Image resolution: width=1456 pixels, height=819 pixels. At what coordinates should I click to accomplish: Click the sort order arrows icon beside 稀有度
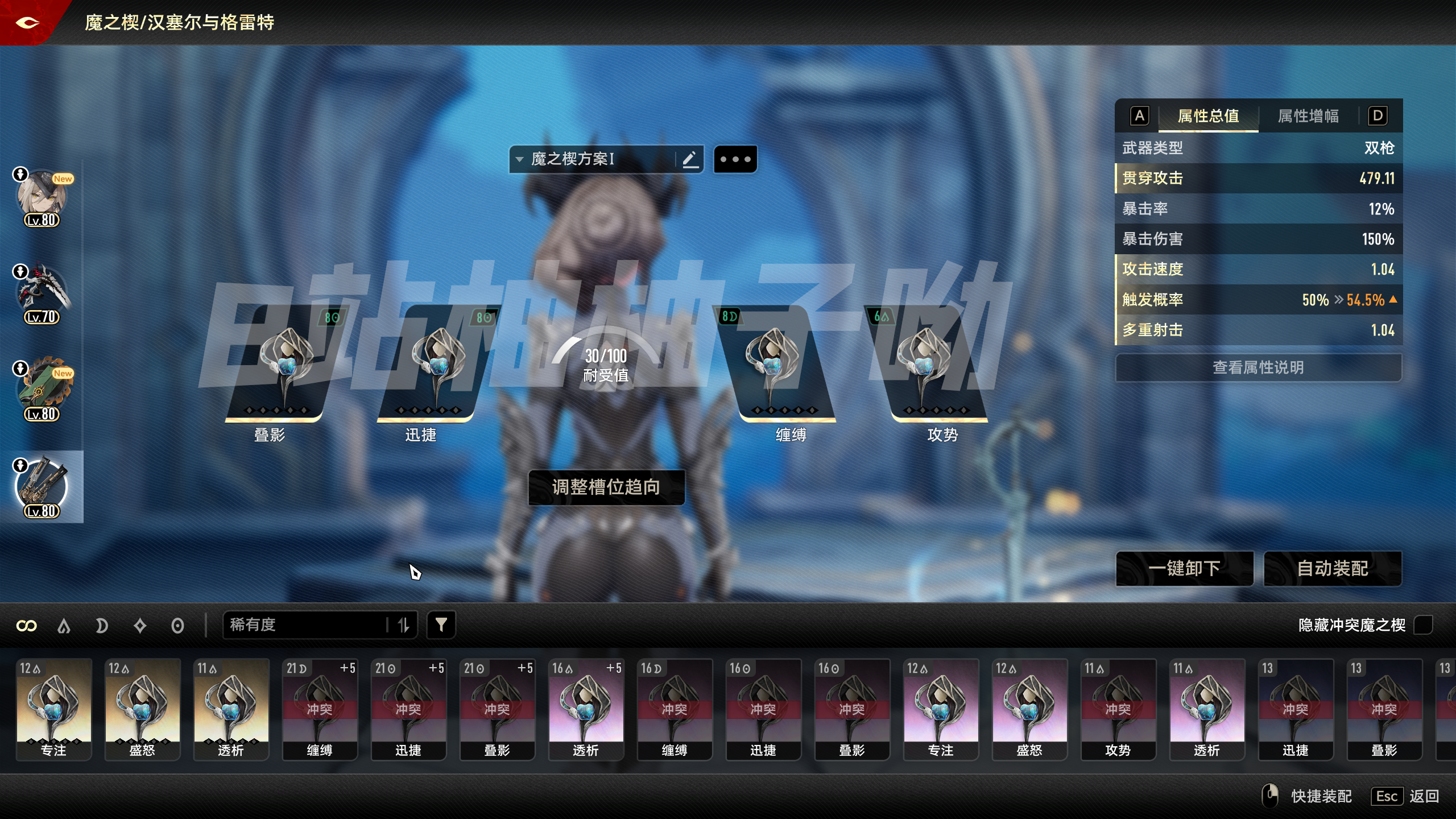(404, 624)
